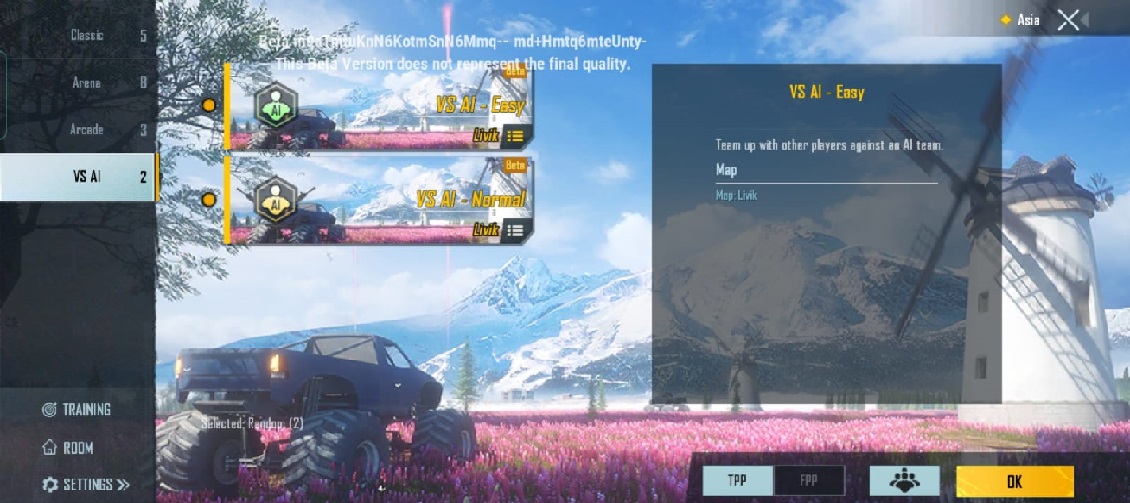This screenshot has height=503, width=1130.
Task: Choose the VS AI tab
Action: pos(78,177)
